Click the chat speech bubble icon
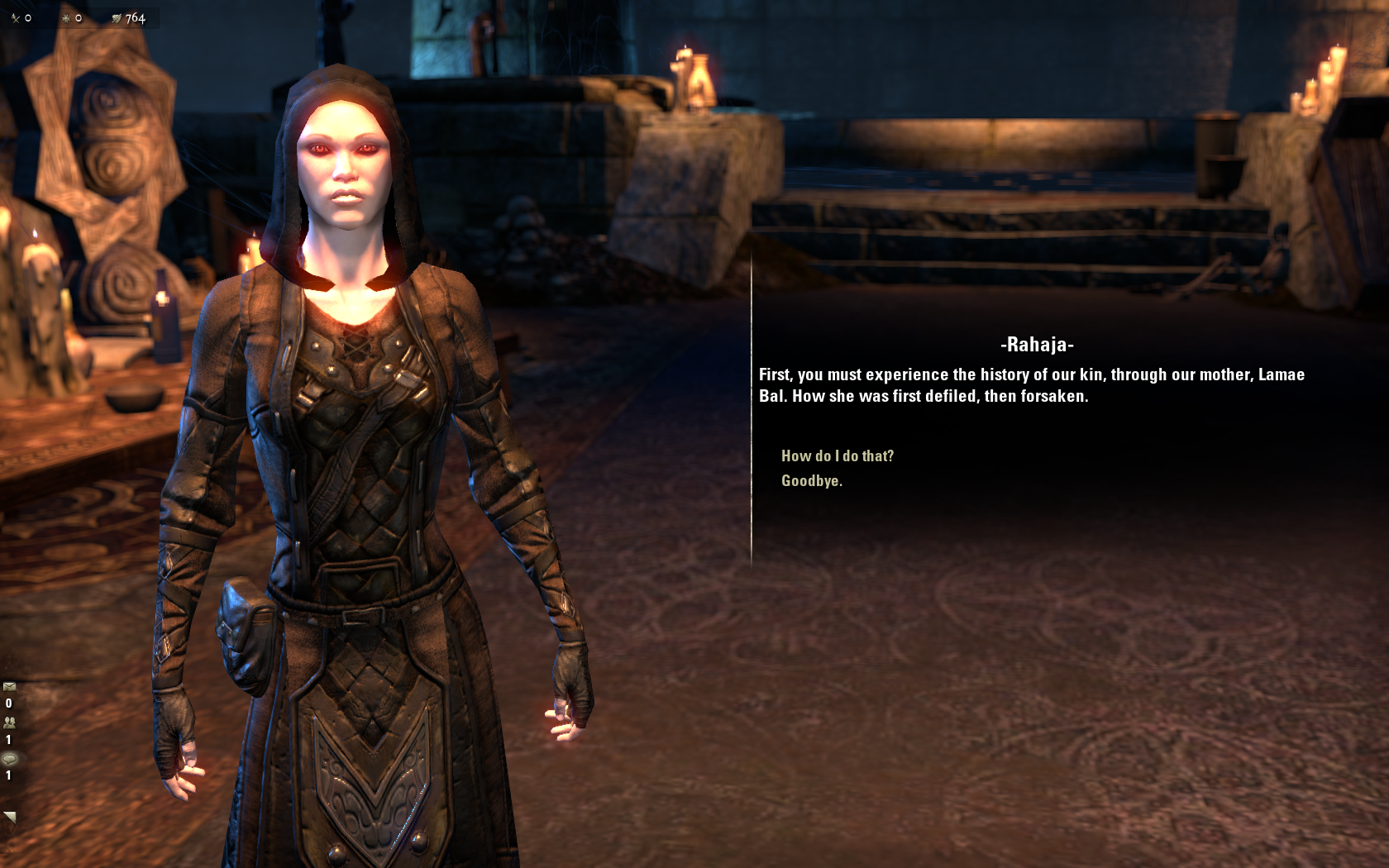1389x868 pixels. pos(9,758)
